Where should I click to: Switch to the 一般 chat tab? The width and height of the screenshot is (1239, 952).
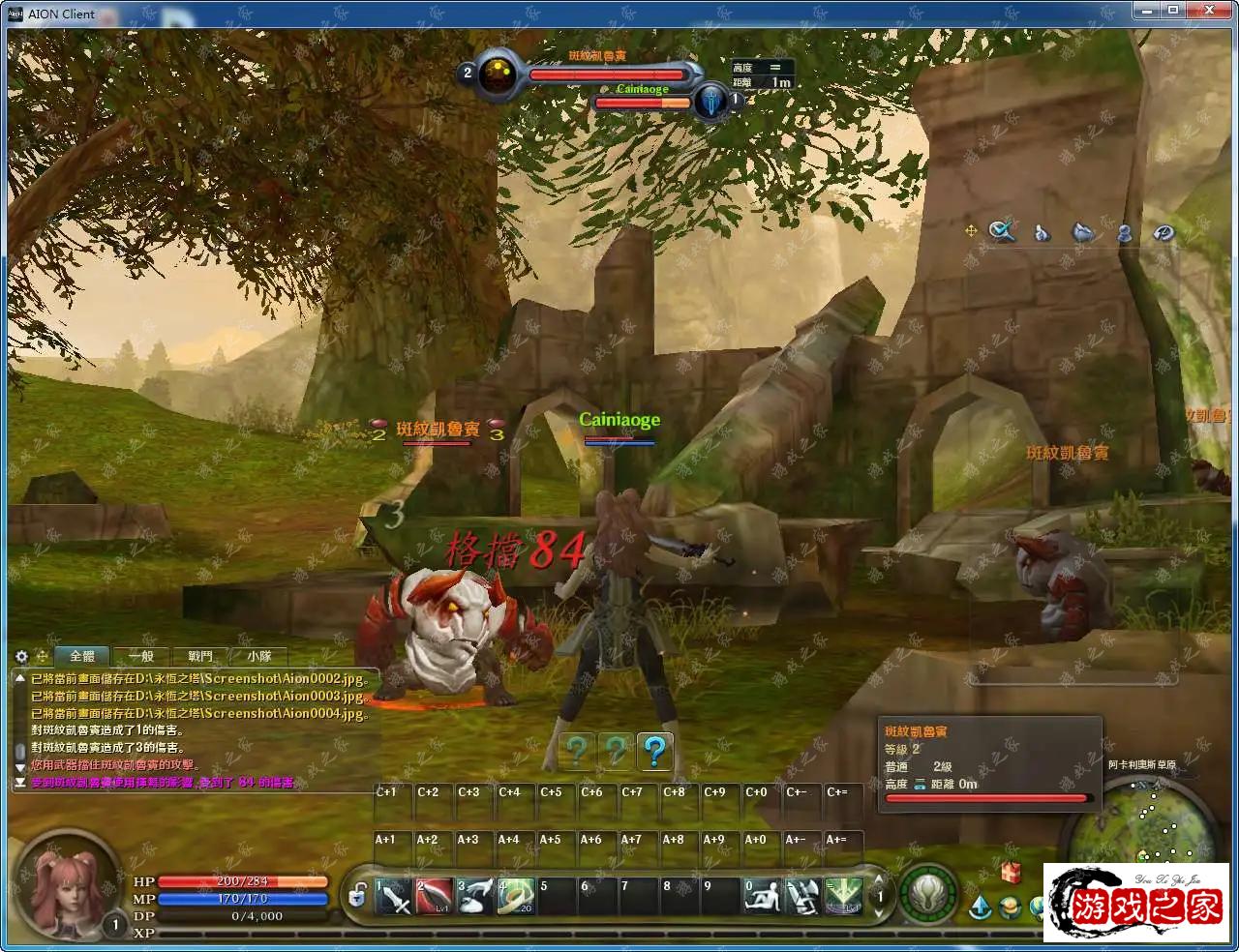pyautogui.click(x=141, y=656)
